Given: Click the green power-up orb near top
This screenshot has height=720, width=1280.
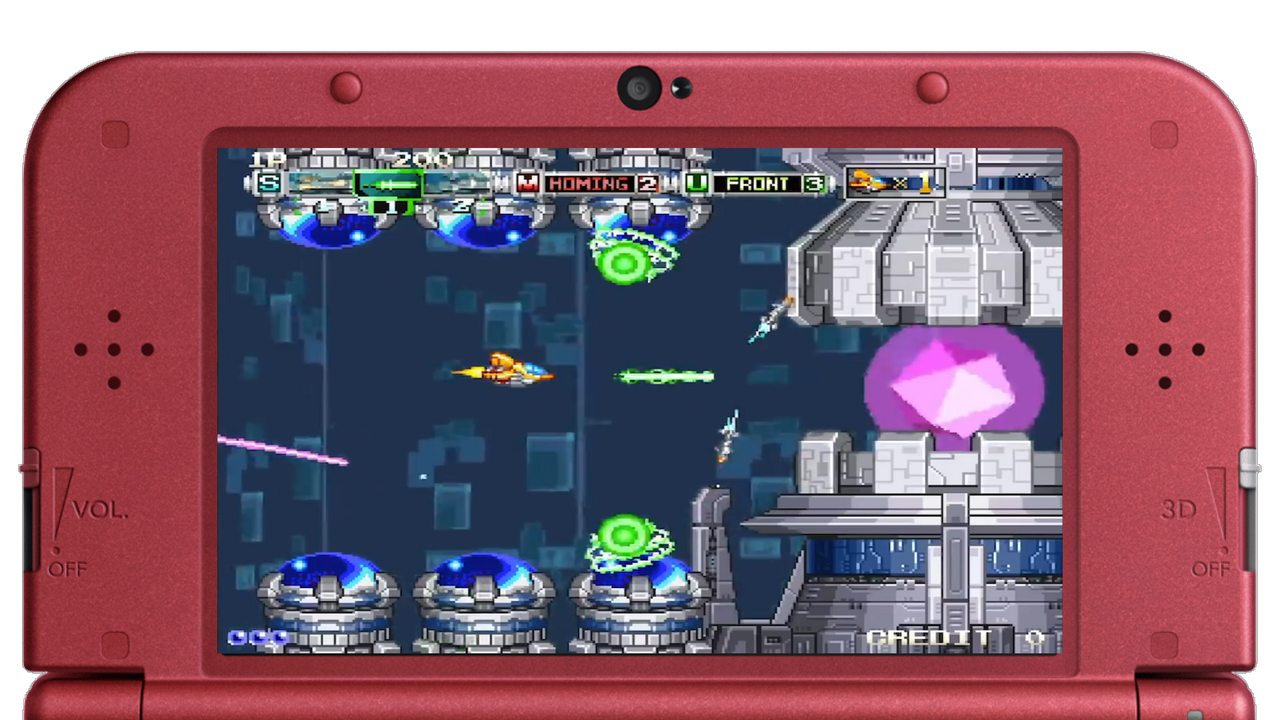Looking at the screenshot, I should [x=623, y=263].
